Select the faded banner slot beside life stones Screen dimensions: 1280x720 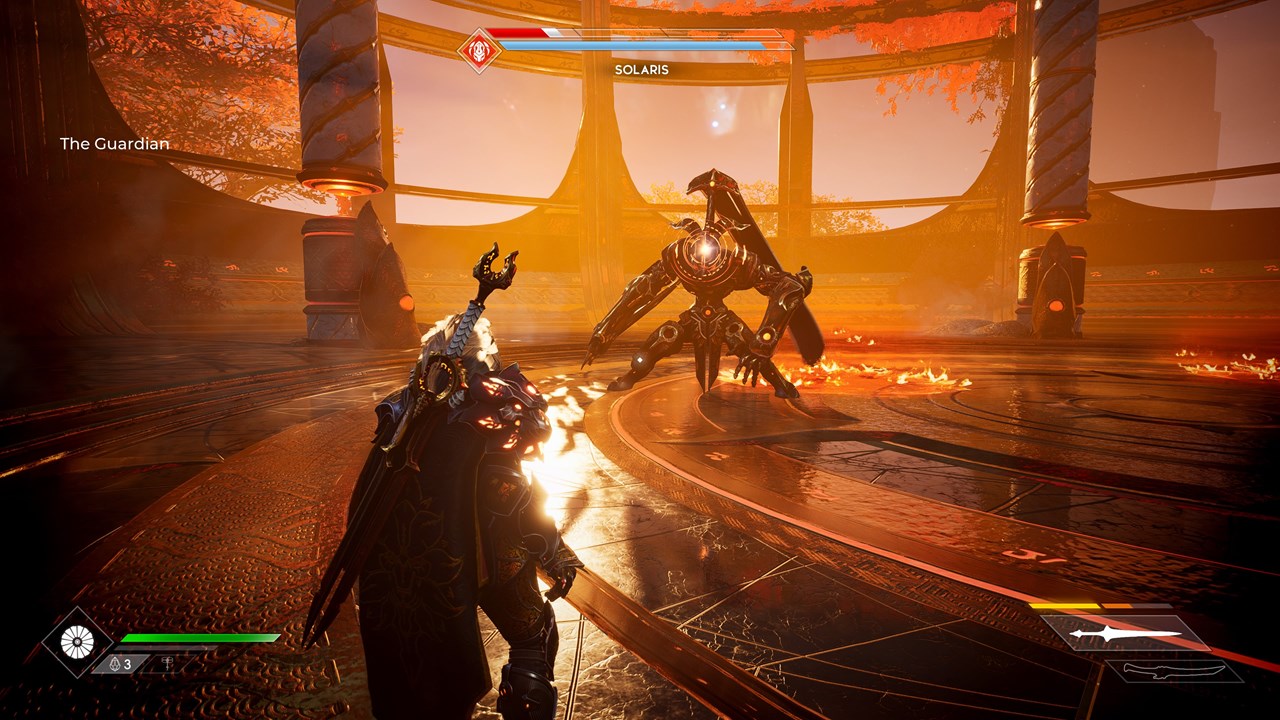166,663
